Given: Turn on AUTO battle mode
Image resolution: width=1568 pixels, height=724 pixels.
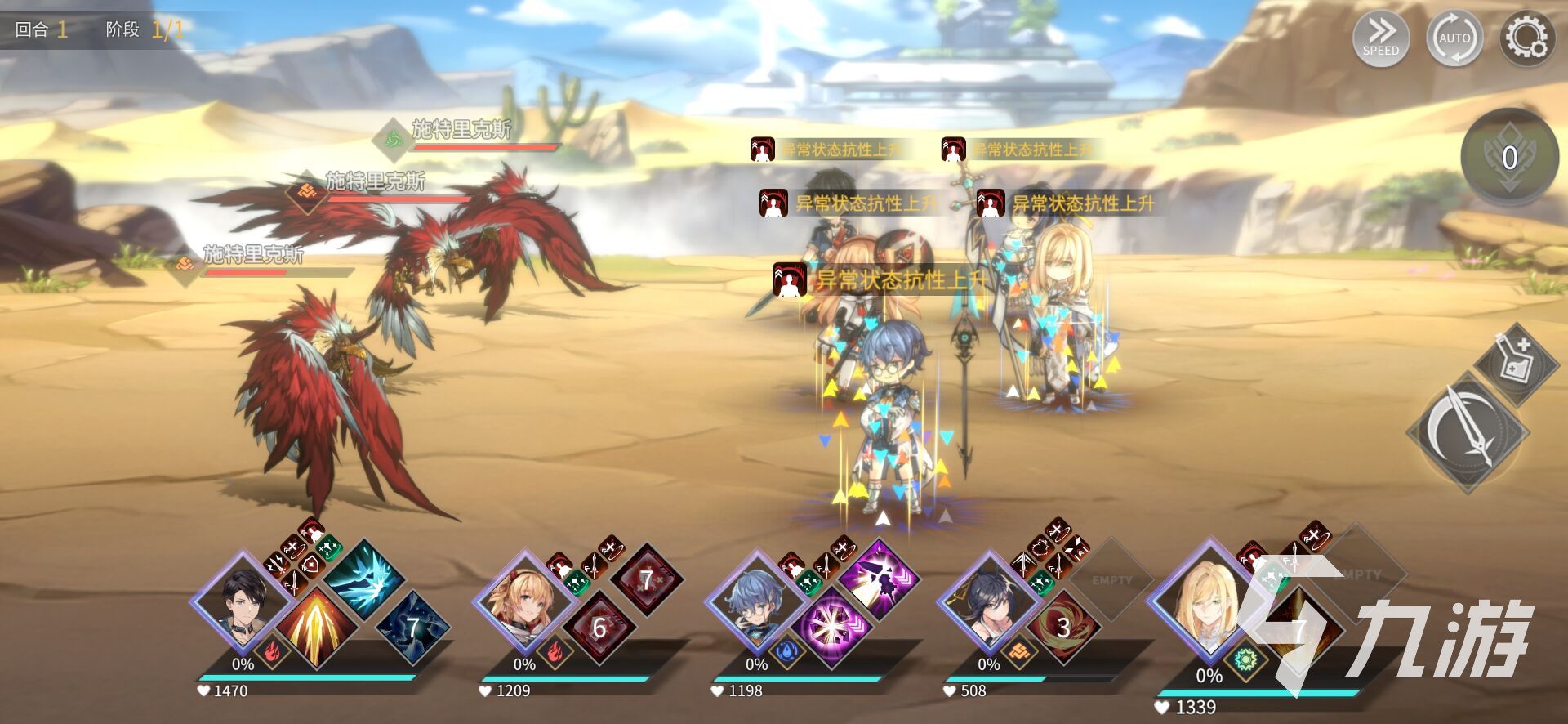Looking at the screenshot, I should [x=1454, y=38].
